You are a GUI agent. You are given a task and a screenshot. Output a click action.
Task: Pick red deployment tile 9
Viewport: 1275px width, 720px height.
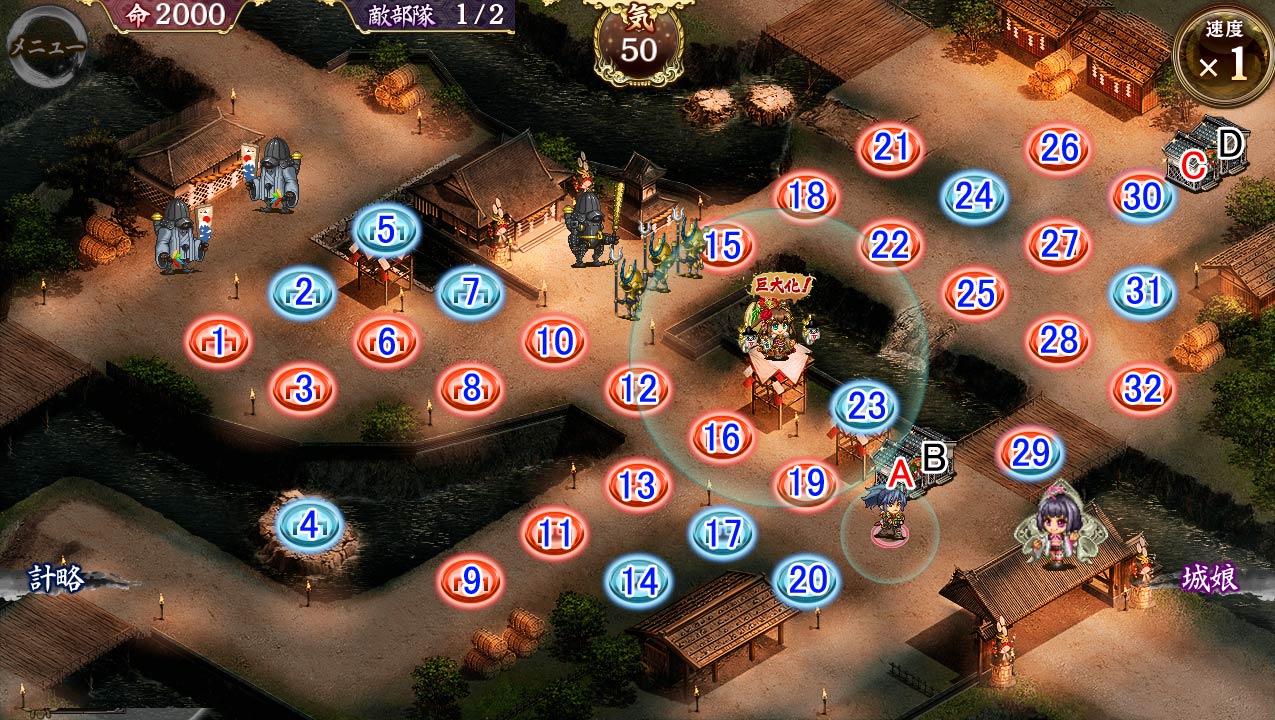pos(471,579)
